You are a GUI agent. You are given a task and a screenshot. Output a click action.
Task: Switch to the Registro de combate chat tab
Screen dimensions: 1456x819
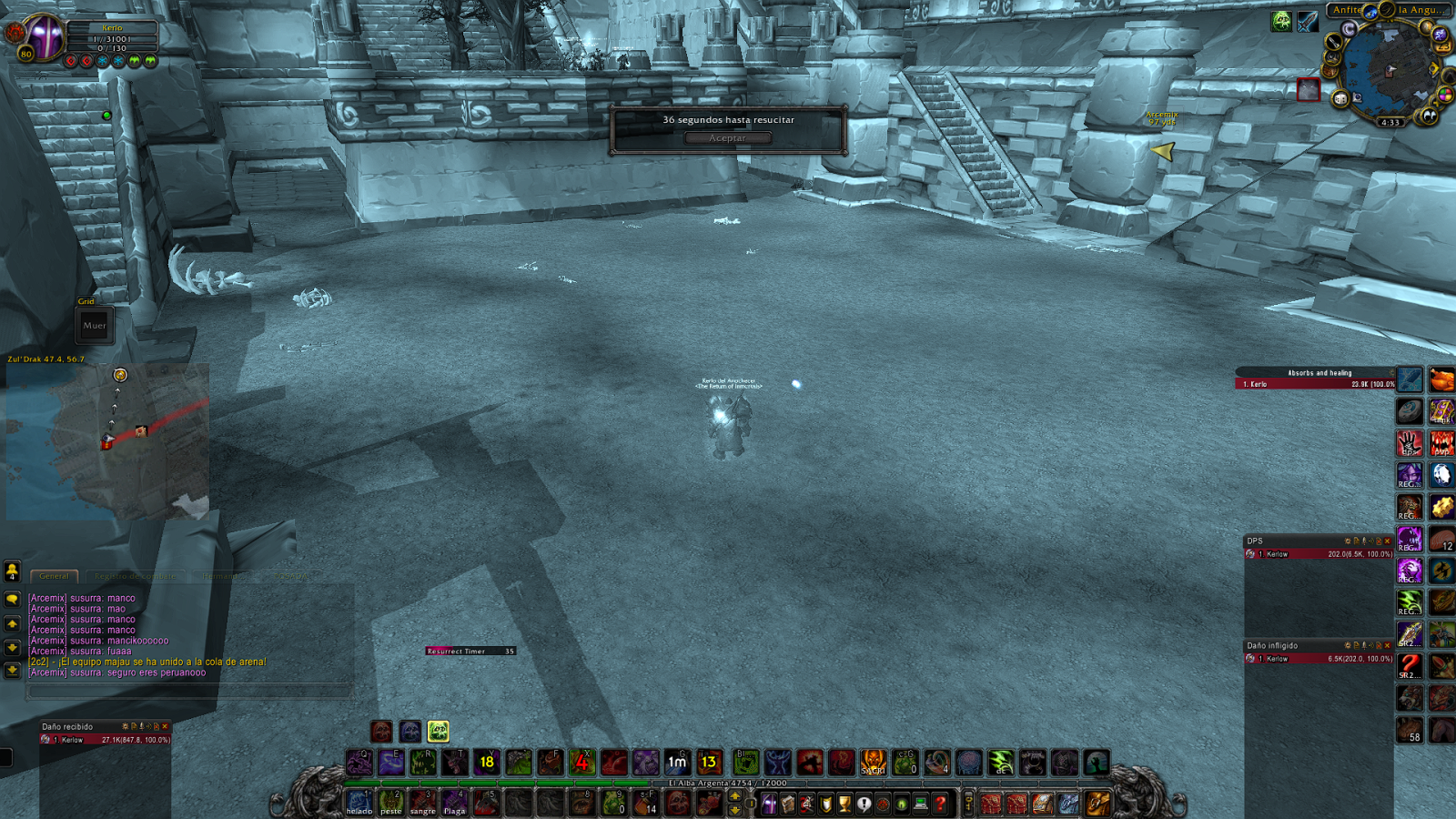pos(134,576)
